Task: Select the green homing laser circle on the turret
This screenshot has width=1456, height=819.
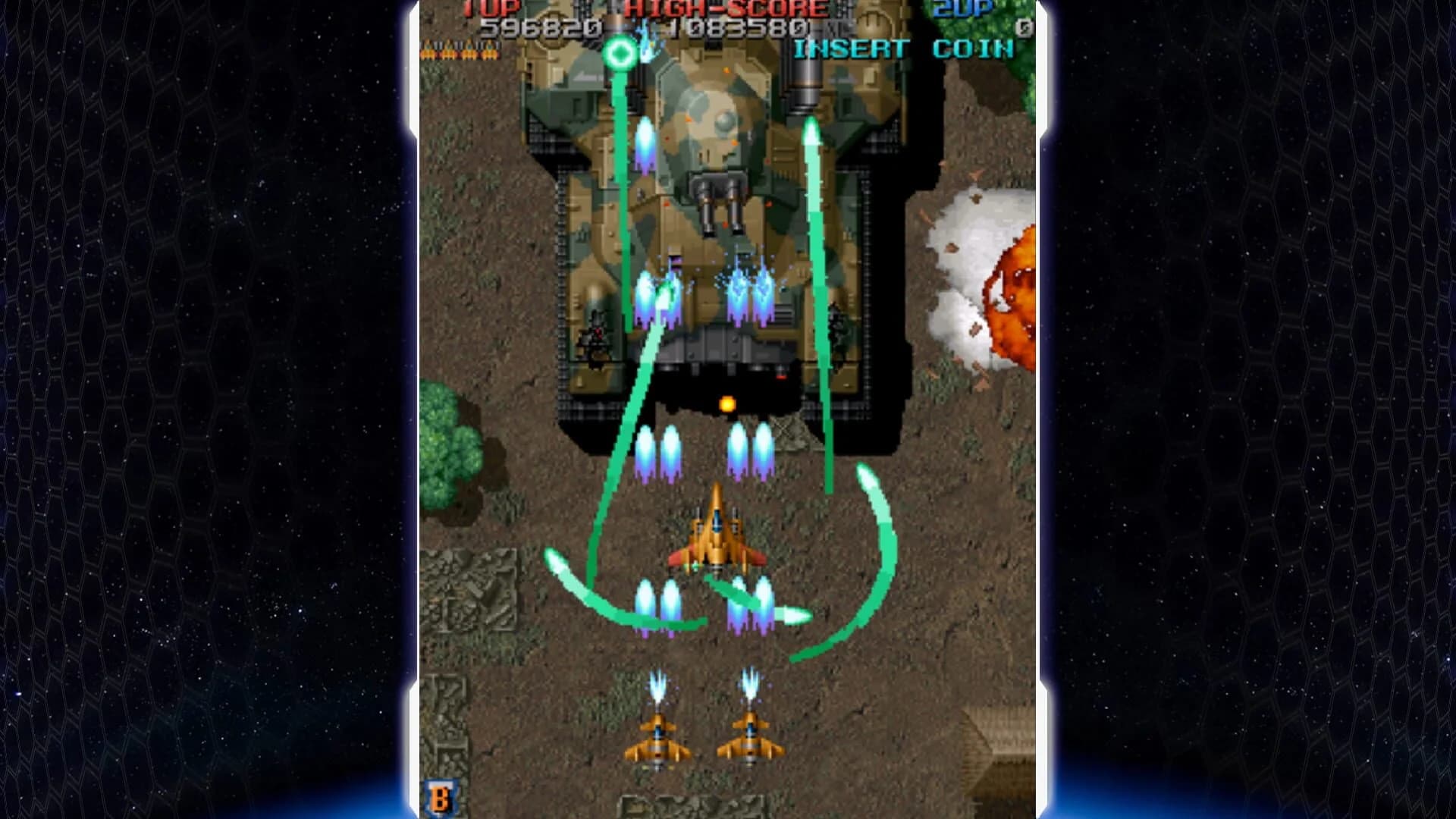Action: (620, 53)
